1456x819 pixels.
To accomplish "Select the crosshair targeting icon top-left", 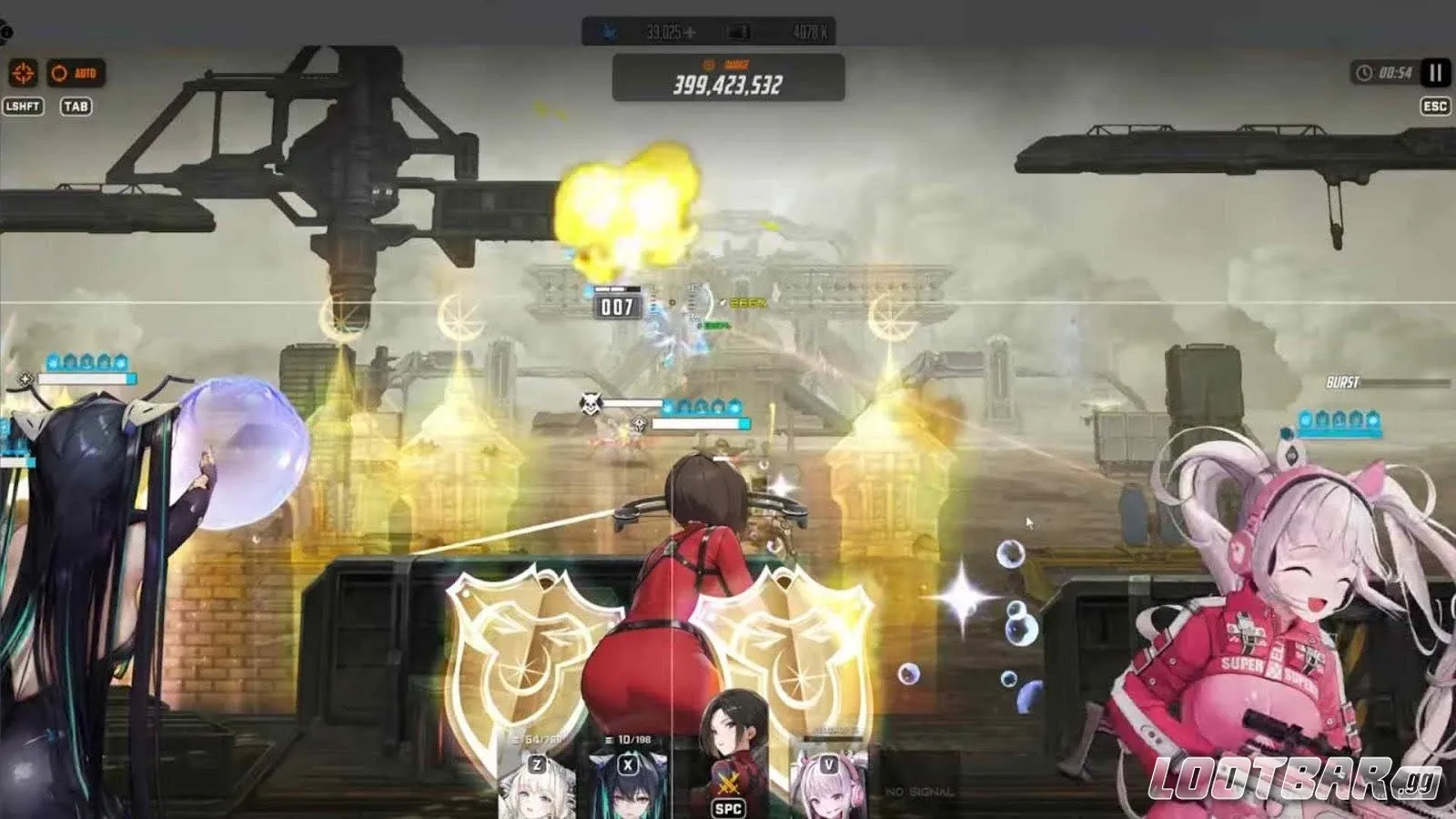I will 22,72.
